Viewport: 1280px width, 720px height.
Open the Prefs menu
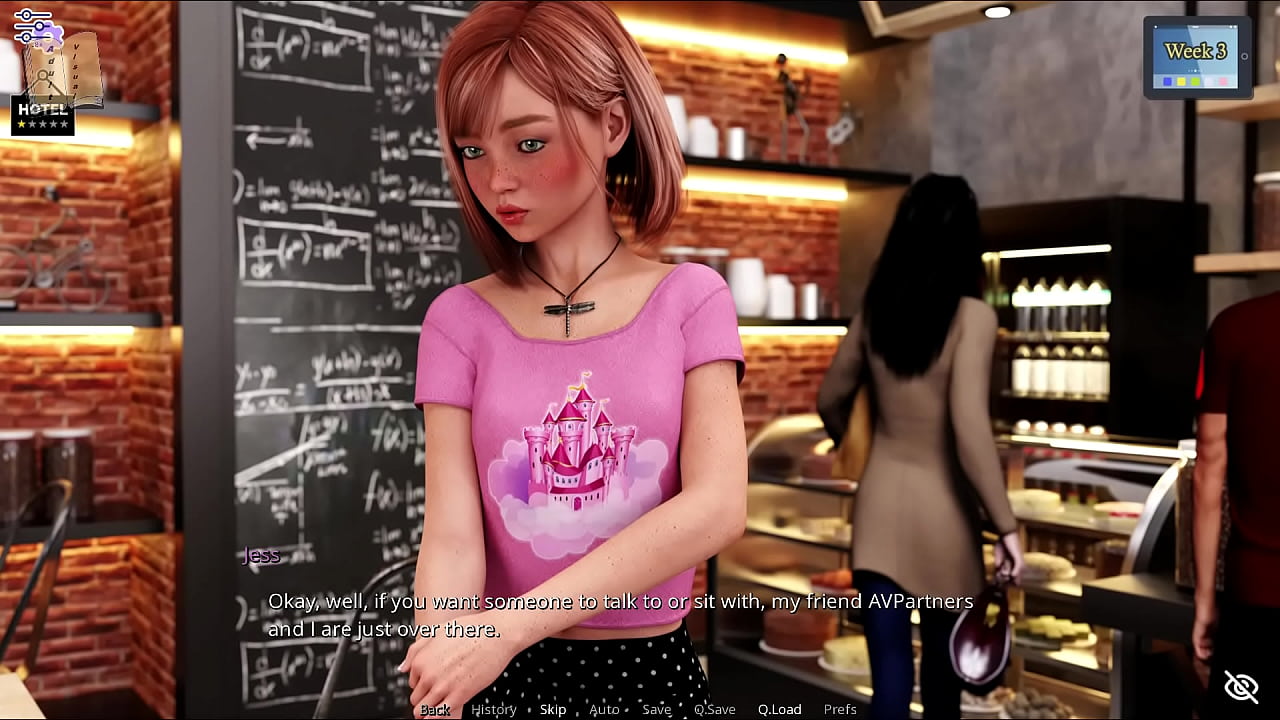tap(840, 709)
